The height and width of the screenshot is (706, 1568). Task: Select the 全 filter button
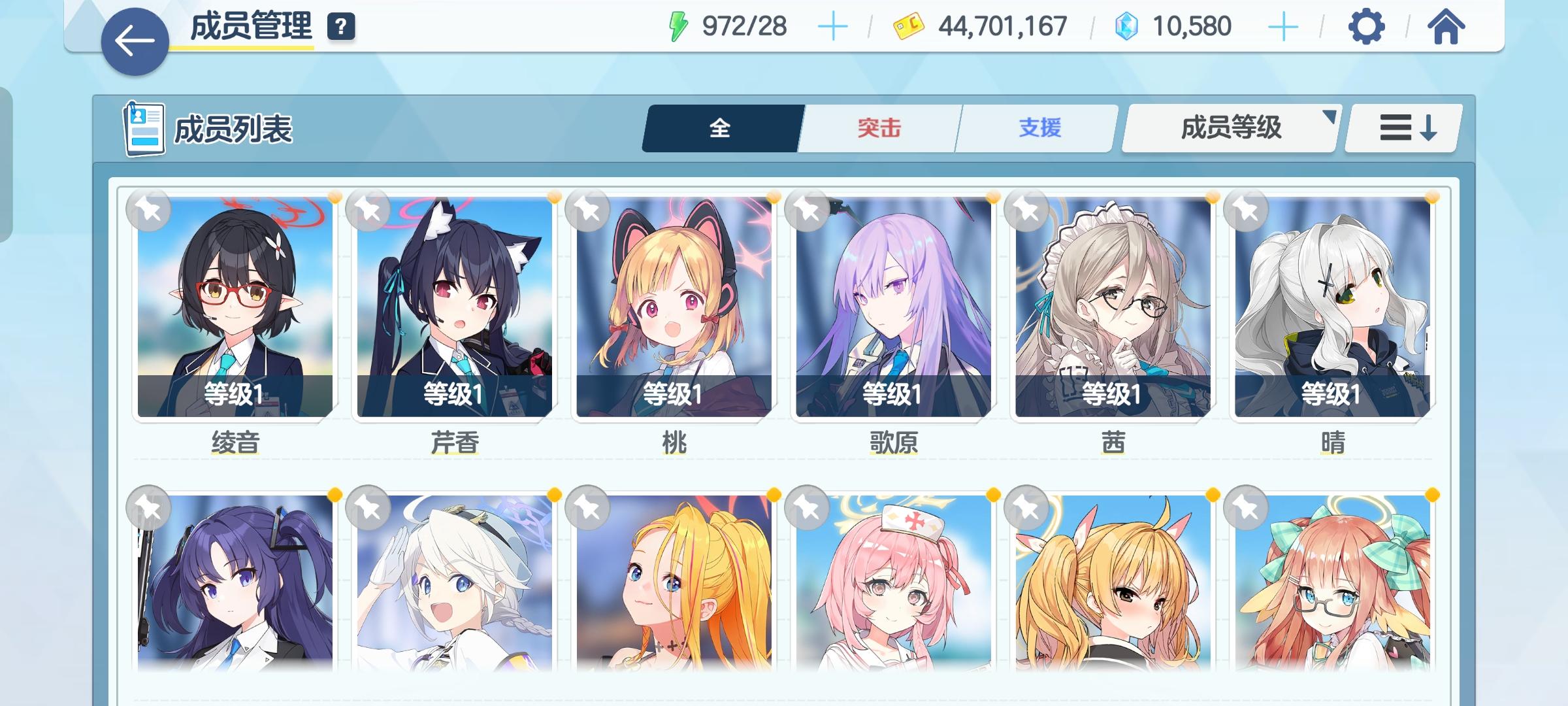[719, 128]
